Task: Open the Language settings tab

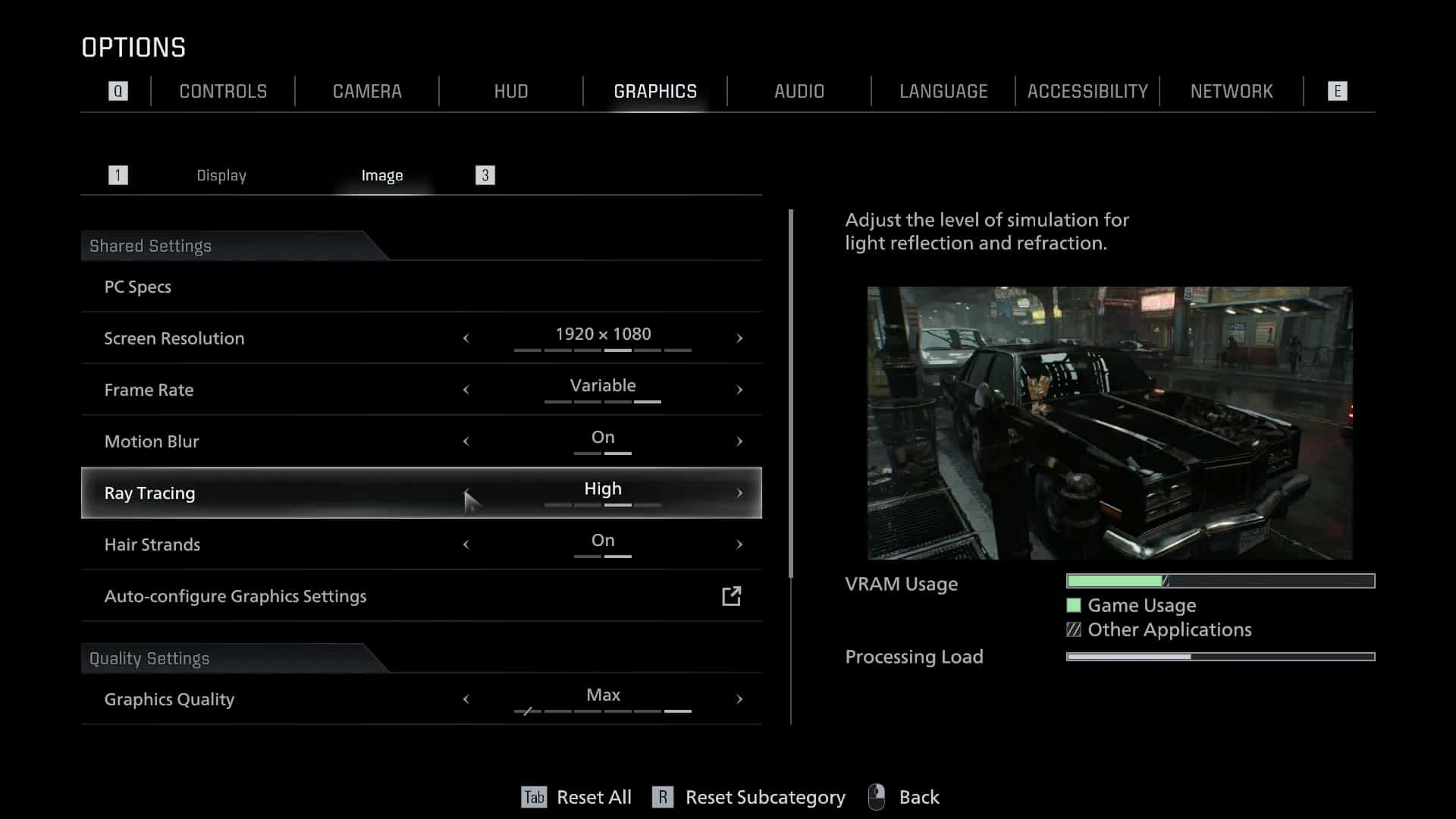Action: (x=943, y=92)
